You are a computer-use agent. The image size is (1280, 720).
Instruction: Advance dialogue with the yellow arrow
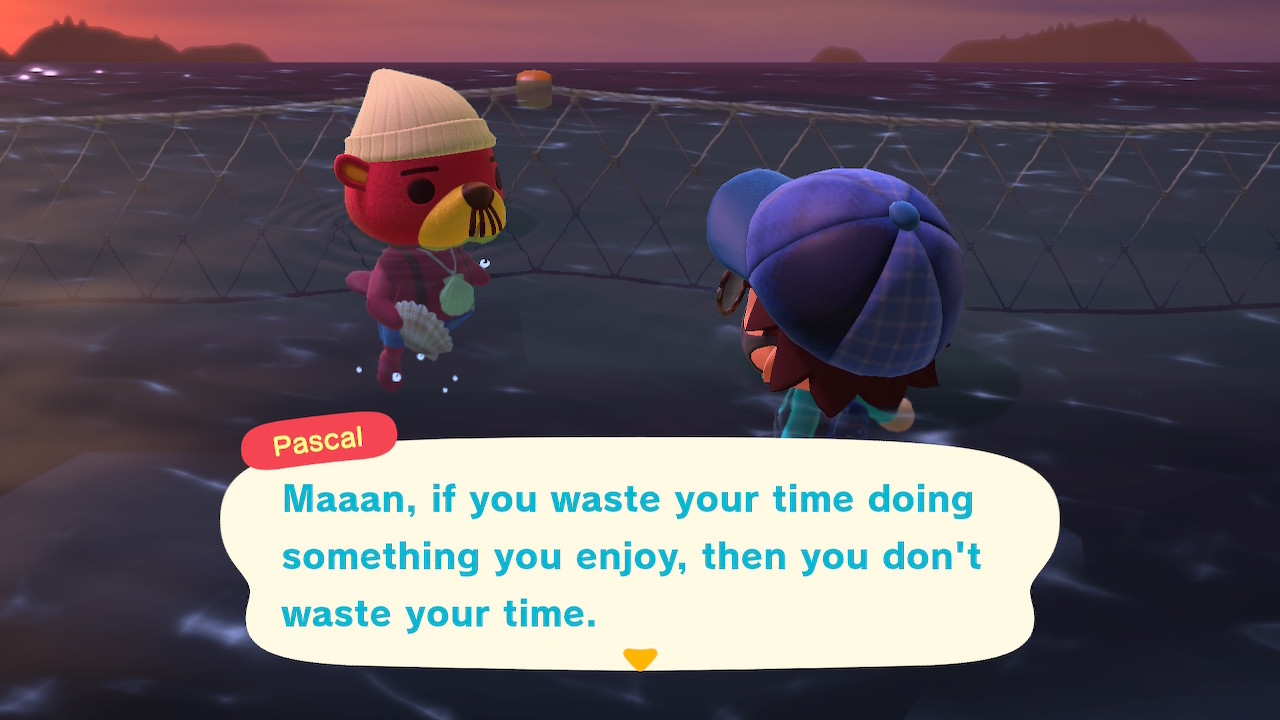[639, 658]
